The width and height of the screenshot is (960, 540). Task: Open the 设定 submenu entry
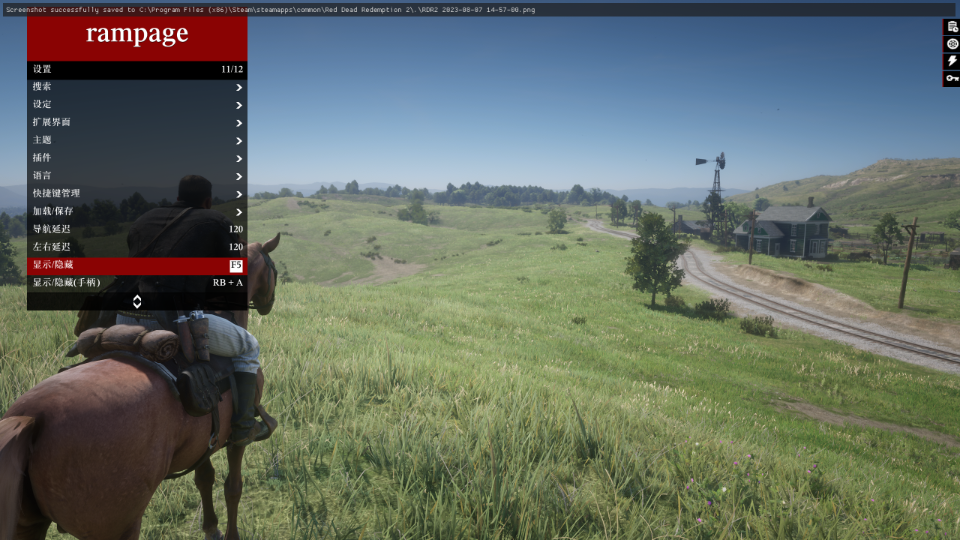tap(137, 105)
